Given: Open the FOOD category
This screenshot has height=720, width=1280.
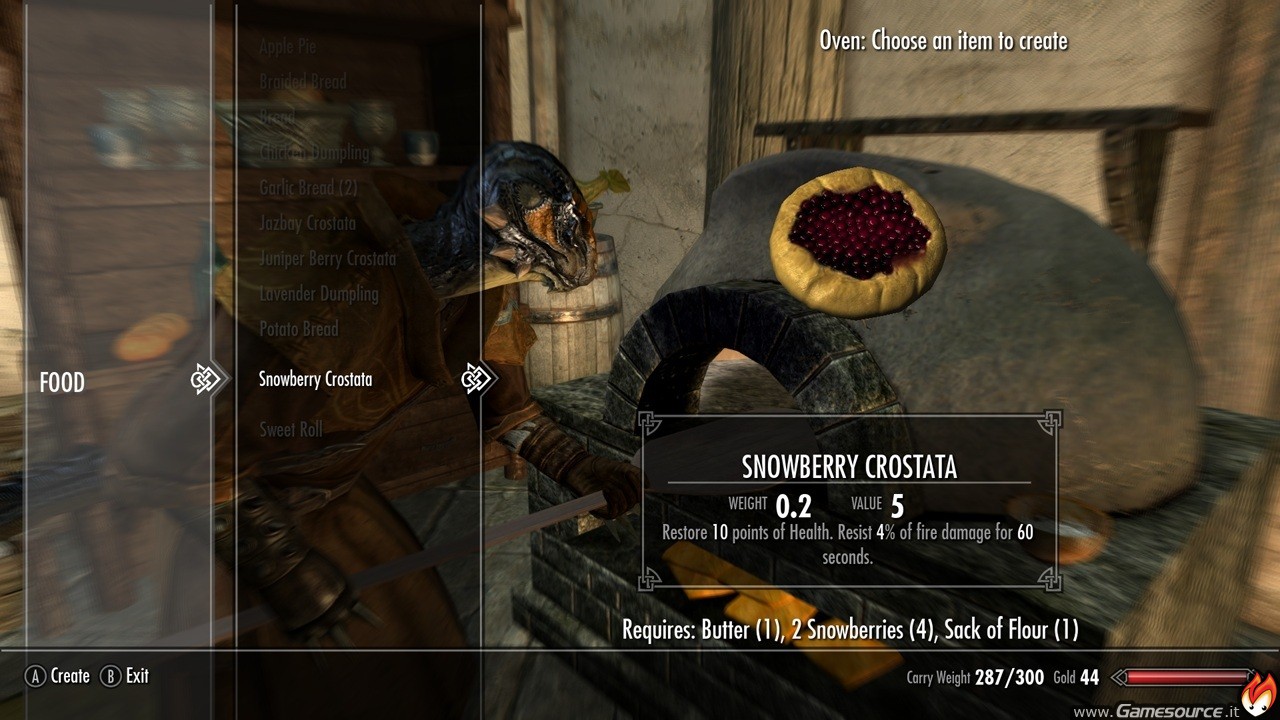Looking at the screenshot, I should 62,383.
